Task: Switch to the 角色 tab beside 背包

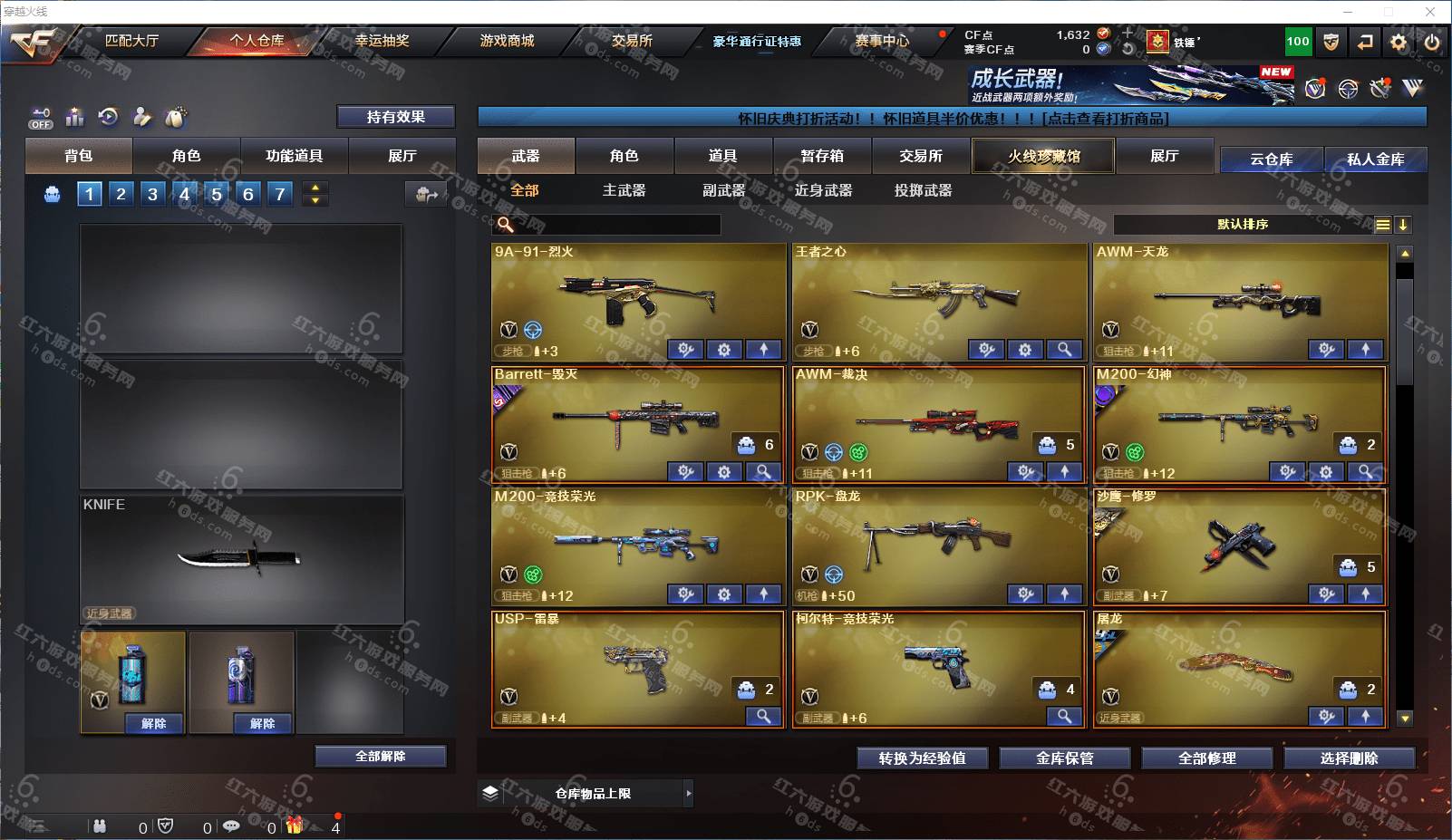Action: point(186,156)
